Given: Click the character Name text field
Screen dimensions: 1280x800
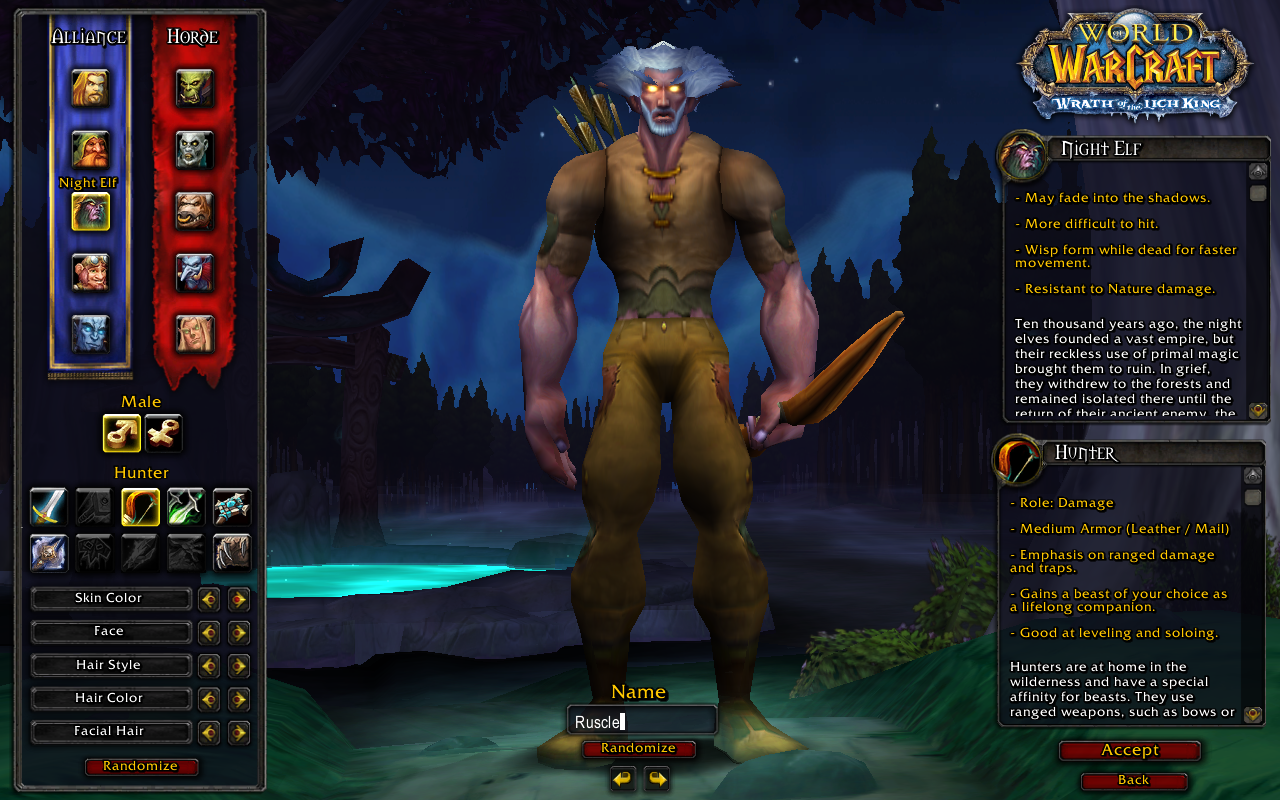Looking at the screenshot, I should tap(641, 721).
